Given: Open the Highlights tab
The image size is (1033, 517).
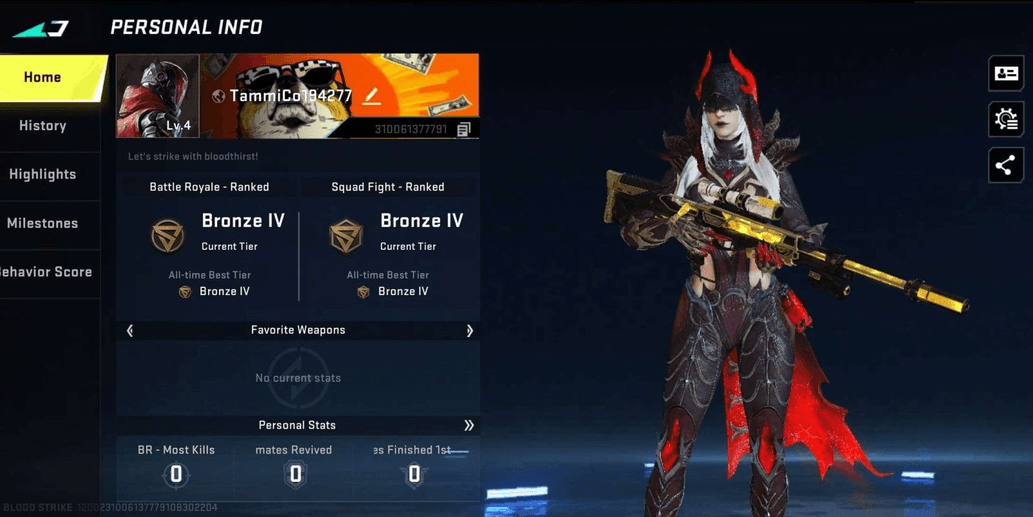Looking at the screenshot, I should 43,174.
